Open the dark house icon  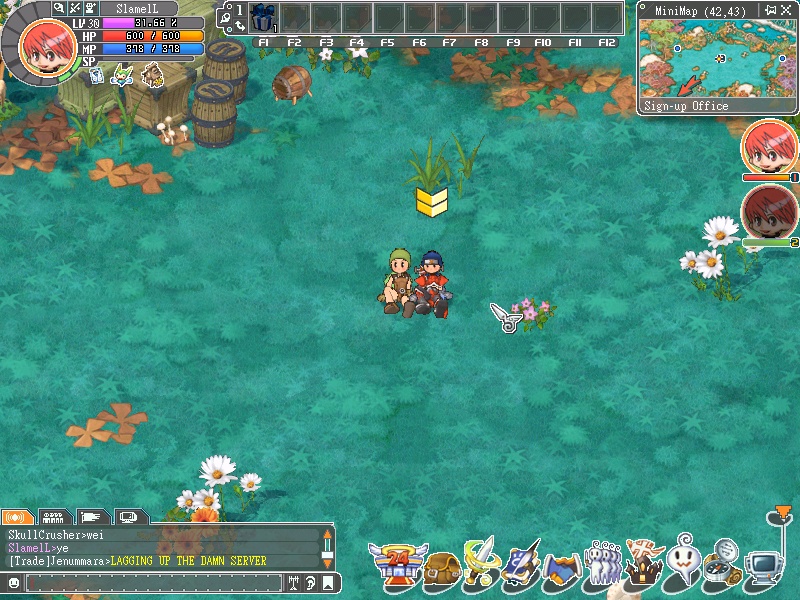pyautogui.click(x=644, y=564)
